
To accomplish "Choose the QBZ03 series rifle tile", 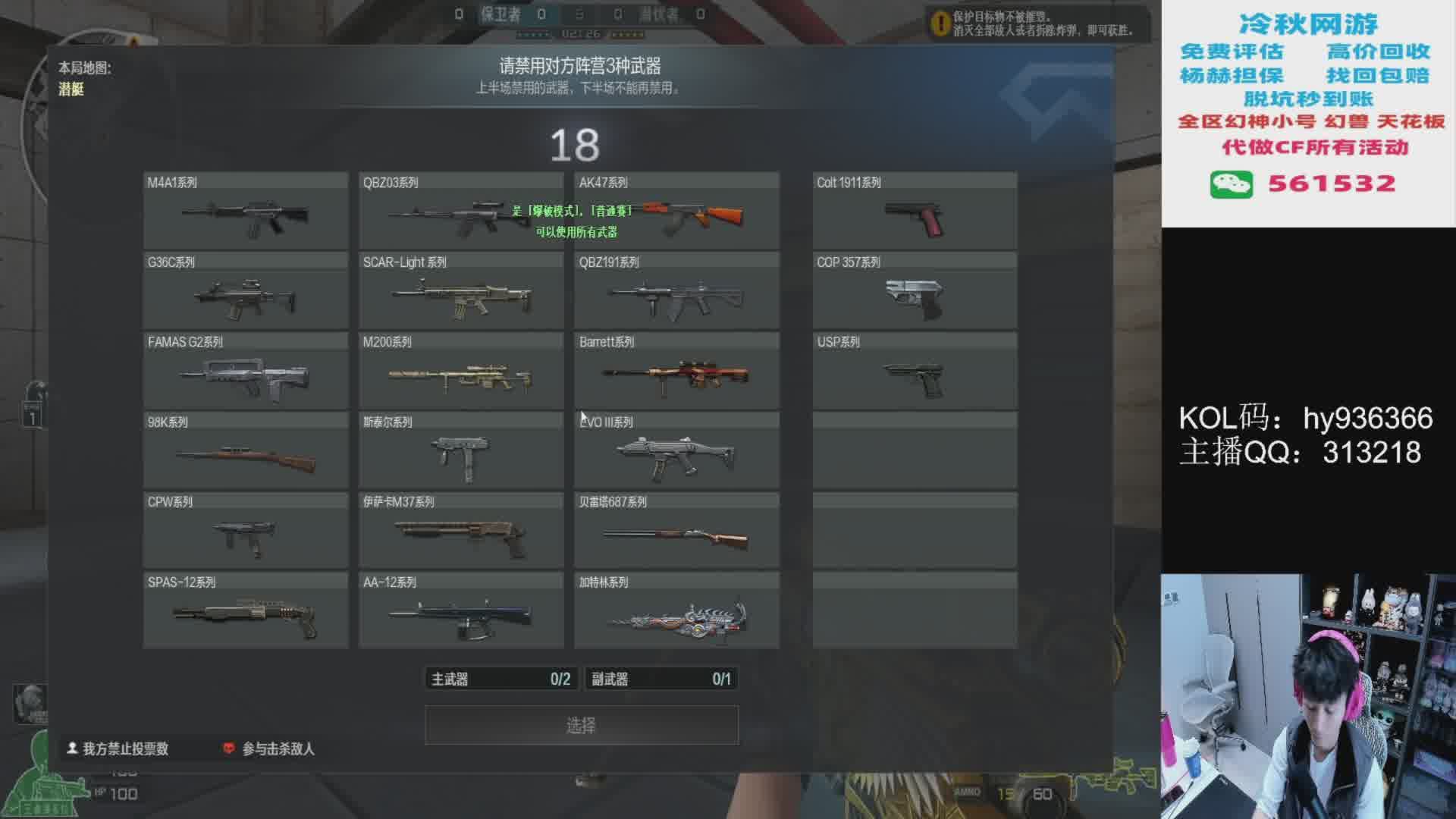I will (460, 212).
